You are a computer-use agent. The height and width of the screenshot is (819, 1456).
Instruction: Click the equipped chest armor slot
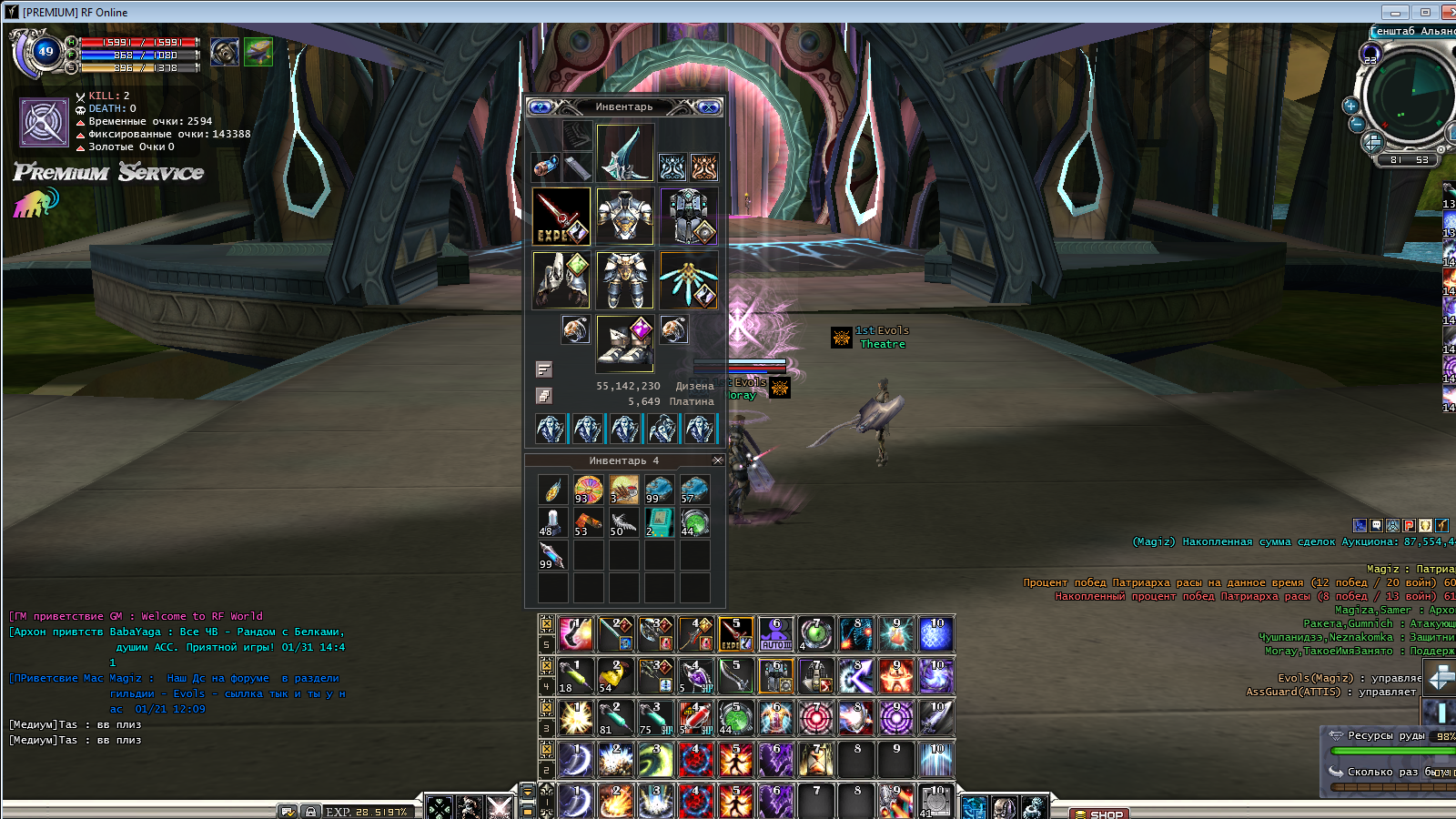pos(625,217)
